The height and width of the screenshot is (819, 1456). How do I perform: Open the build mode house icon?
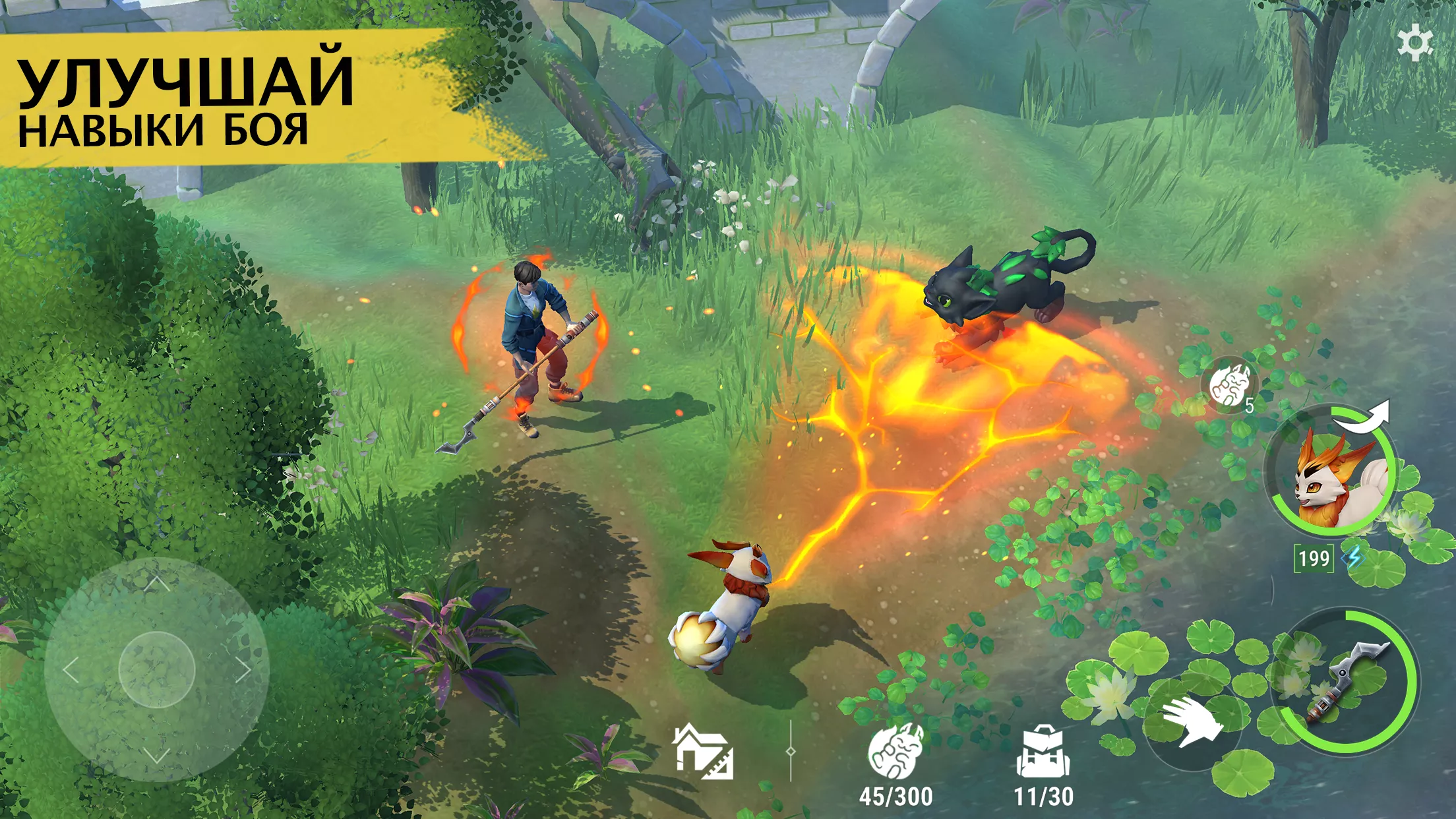point(703,752)
